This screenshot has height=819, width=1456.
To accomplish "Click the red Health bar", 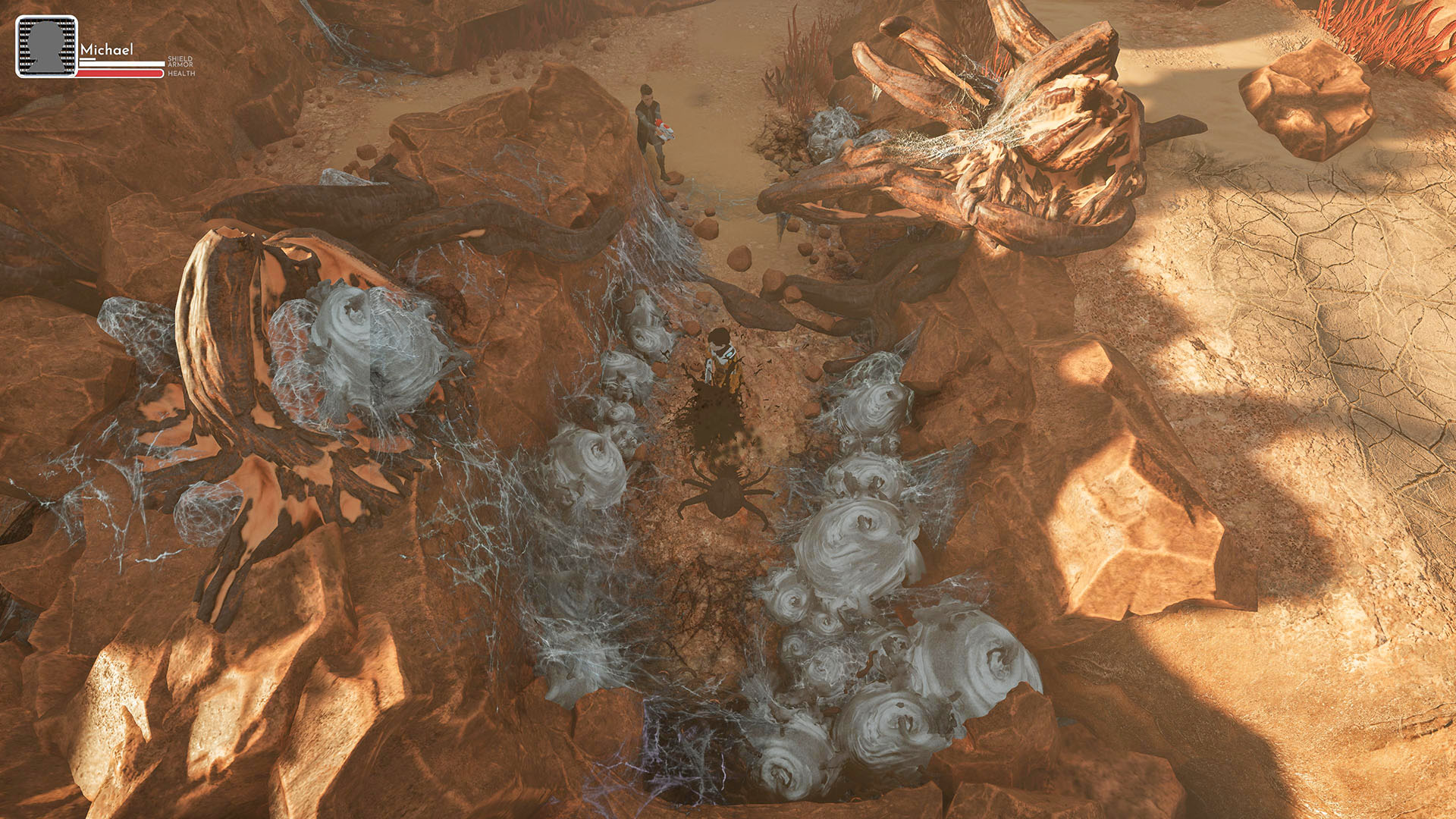I will (120, 72).
